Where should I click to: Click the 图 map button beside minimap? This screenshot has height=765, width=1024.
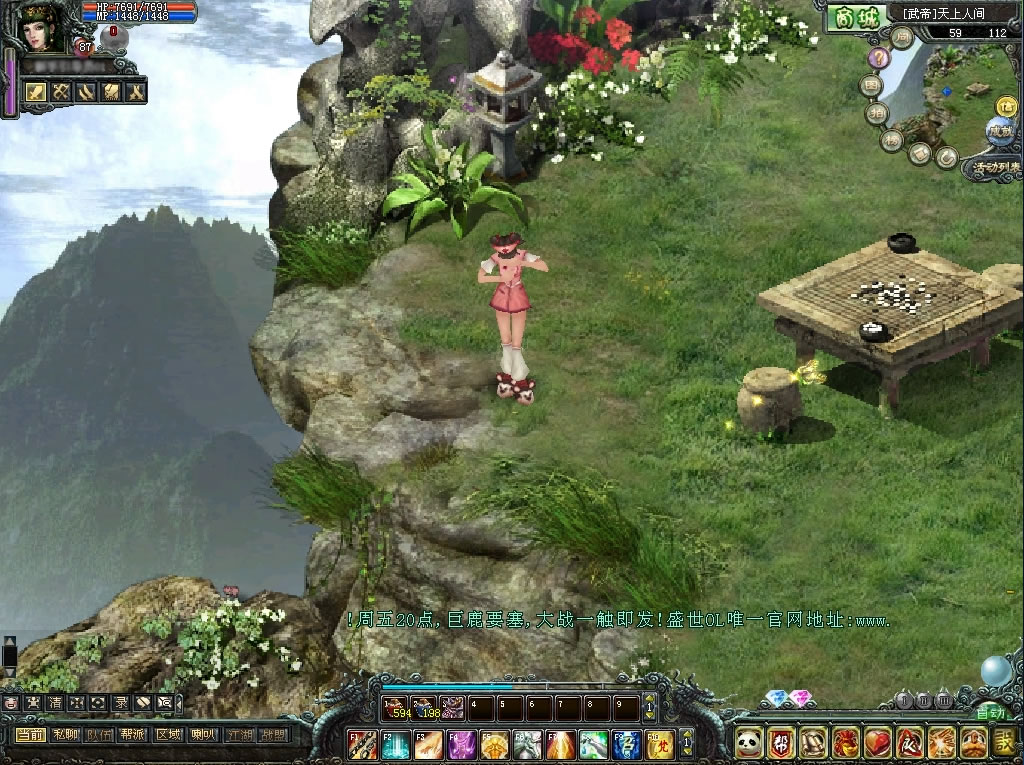[x=871, y=87]
